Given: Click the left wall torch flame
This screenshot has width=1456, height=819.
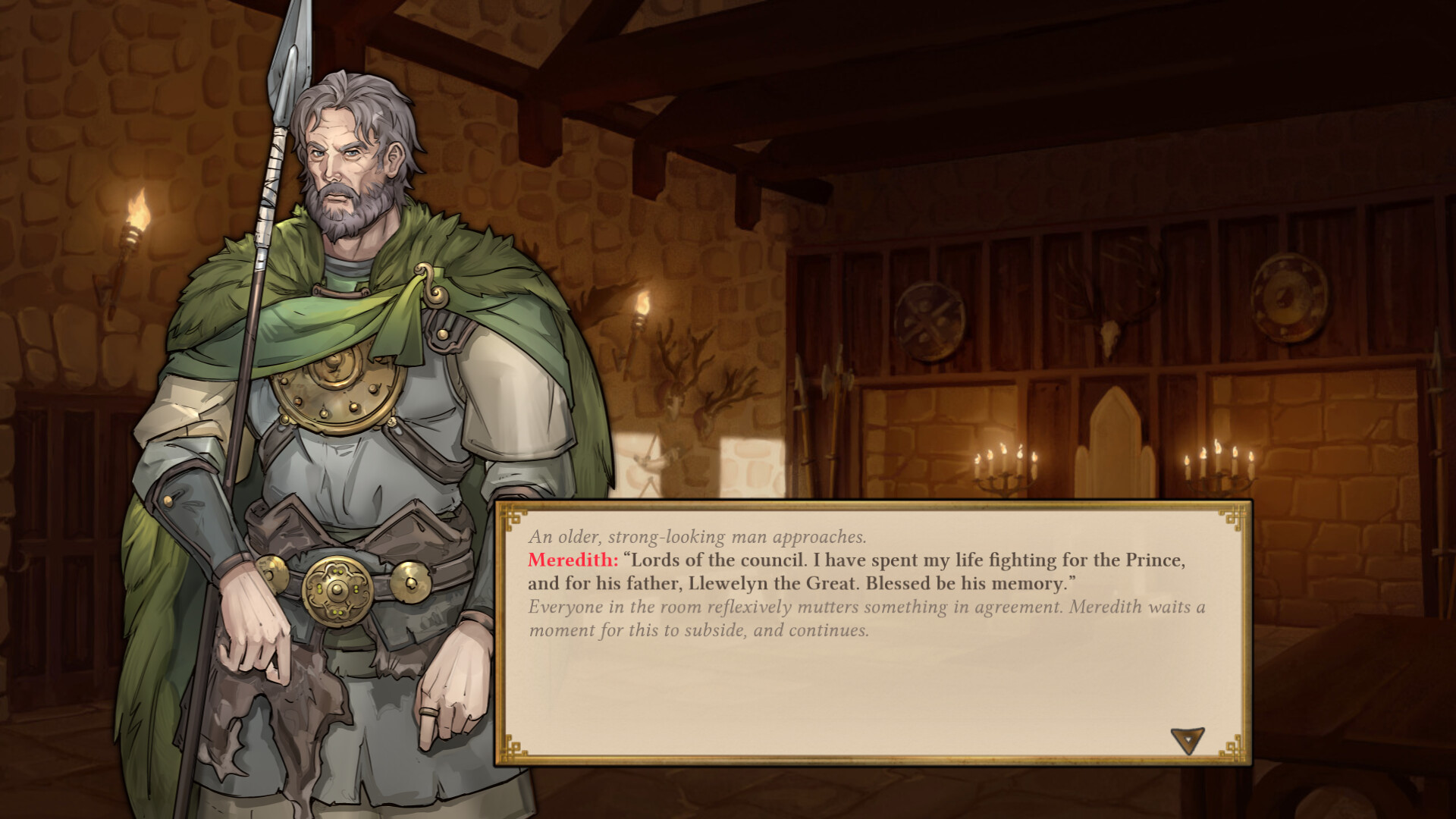Looking at the screenshot, I should tap(138, 205).
